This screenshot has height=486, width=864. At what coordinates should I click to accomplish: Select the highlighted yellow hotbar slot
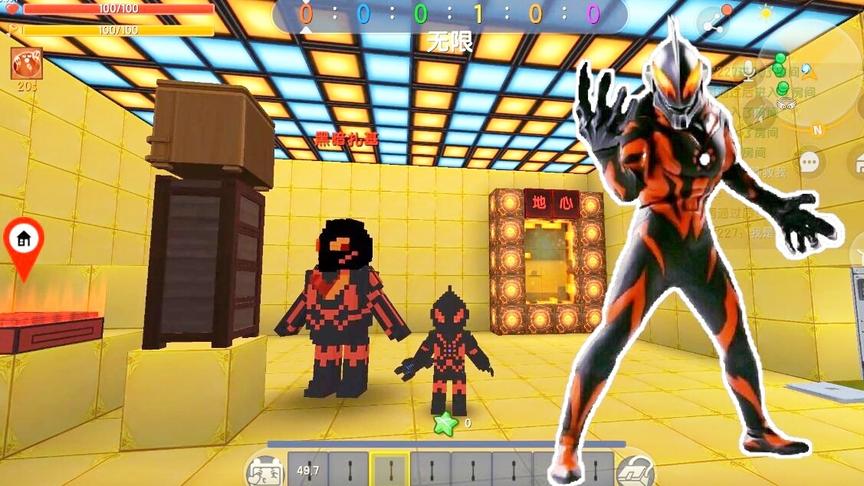coord(389,469)
